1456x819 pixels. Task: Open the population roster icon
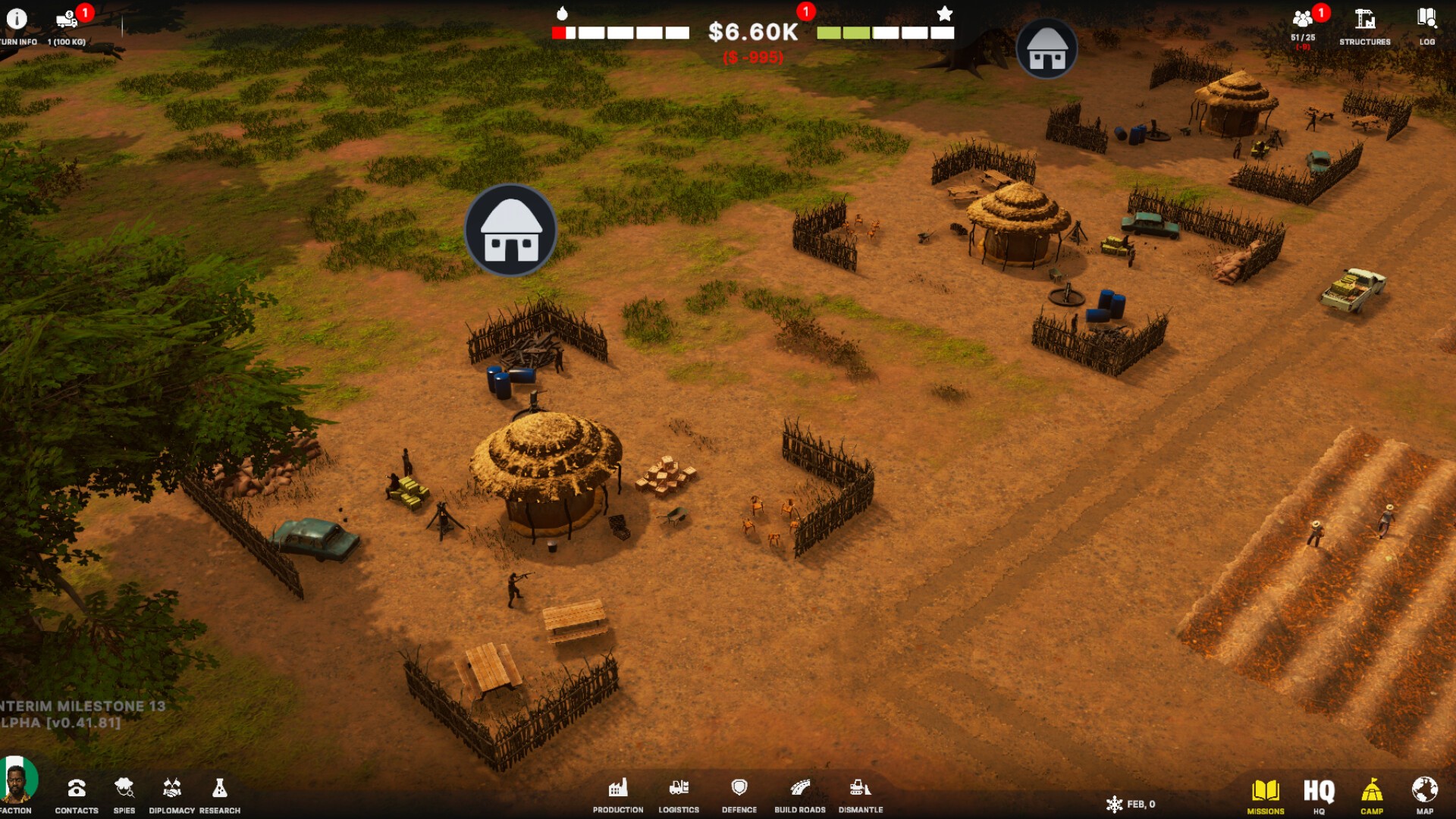click(1303, 20)
